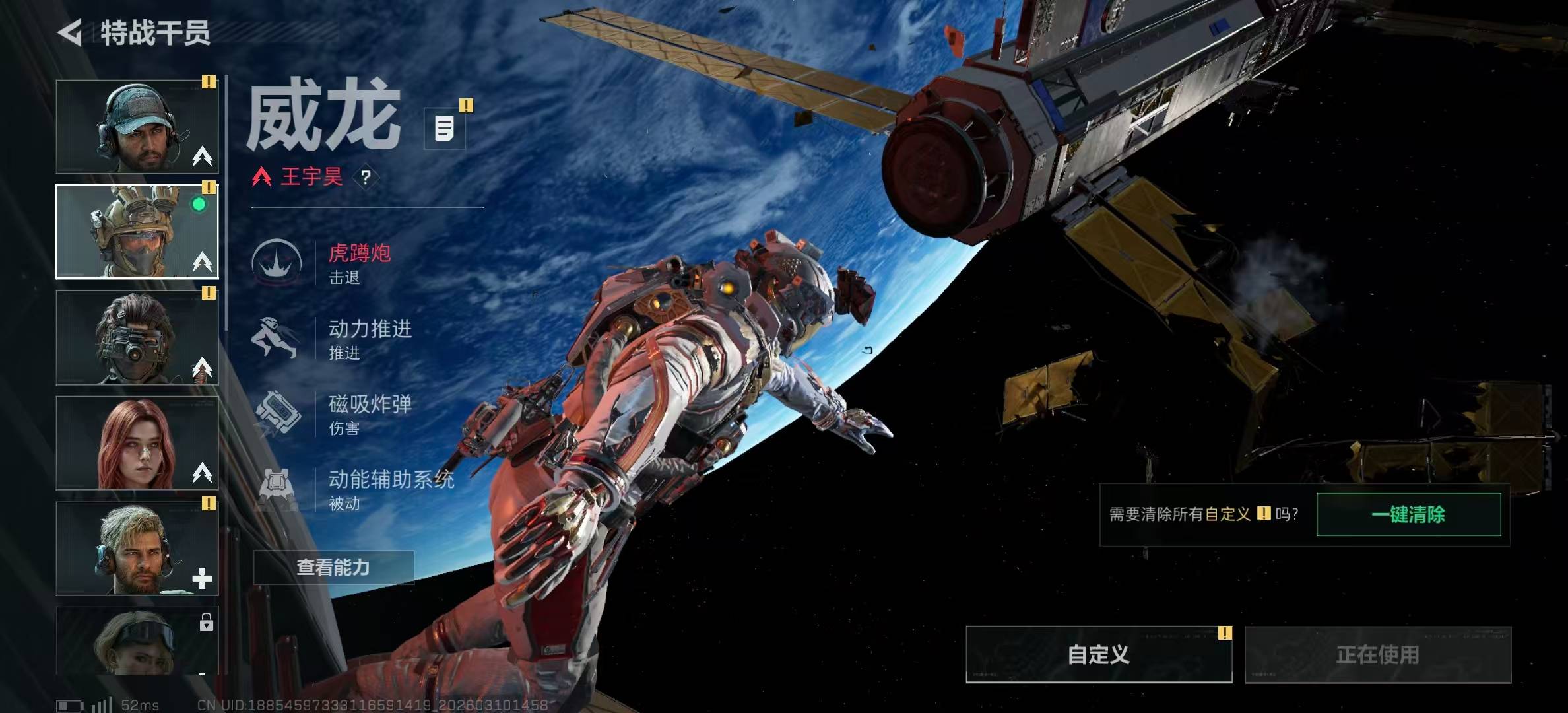Choose the blond bearded operator portrait

click(137, 549)
